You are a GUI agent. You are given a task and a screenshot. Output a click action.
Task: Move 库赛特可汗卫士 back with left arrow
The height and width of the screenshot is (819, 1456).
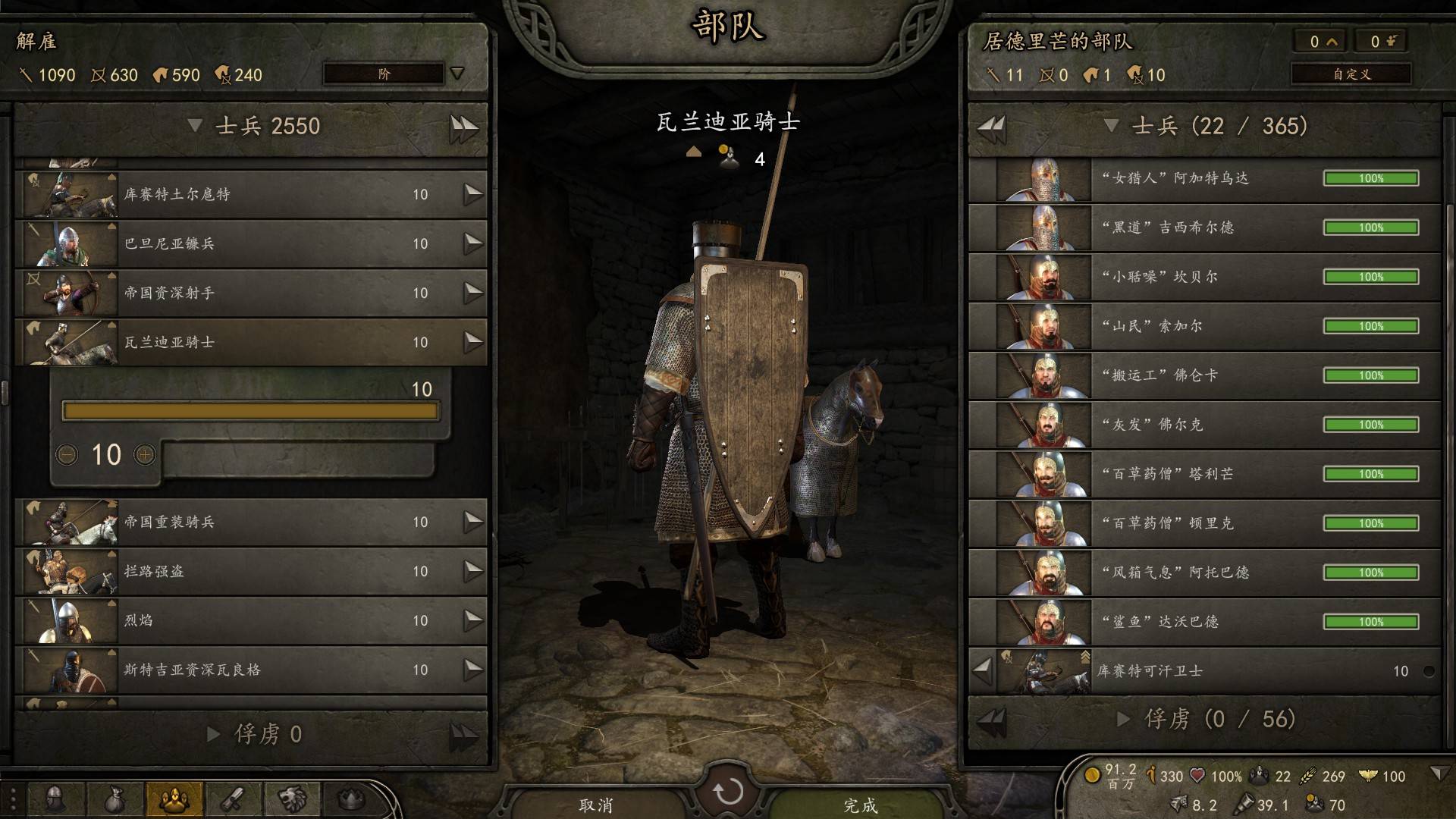point(983,670)
